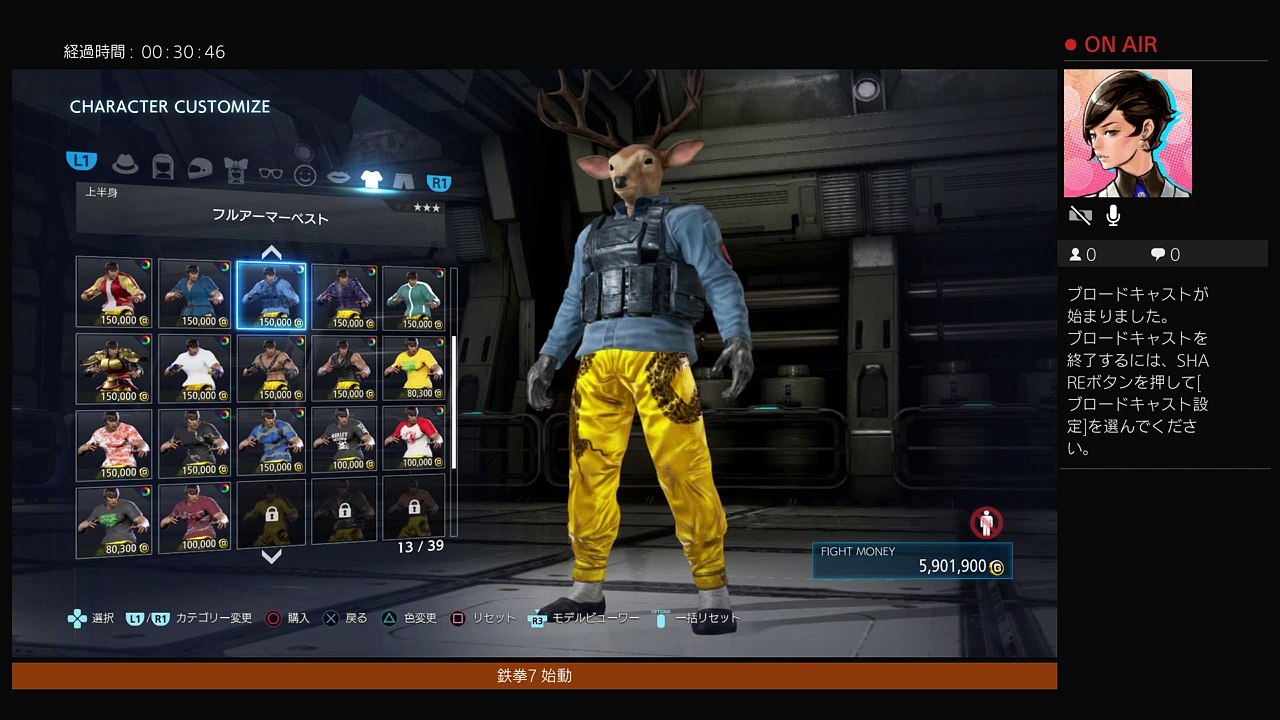Choose the highlighted blue armor vest outfit

[x=271, y=295]
